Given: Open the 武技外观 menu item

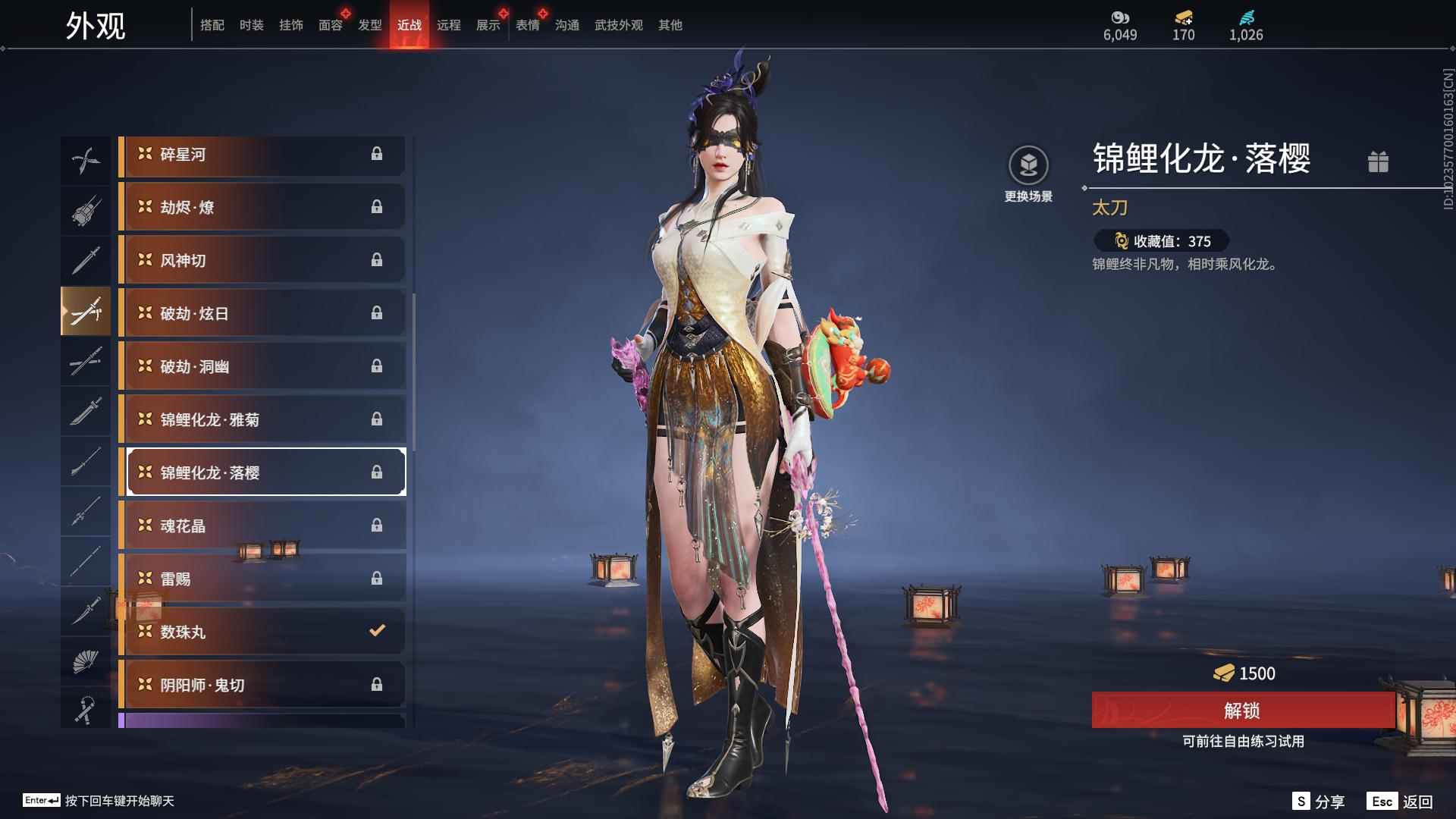Looking at the screenshot, I should click(x=618, y=25).
